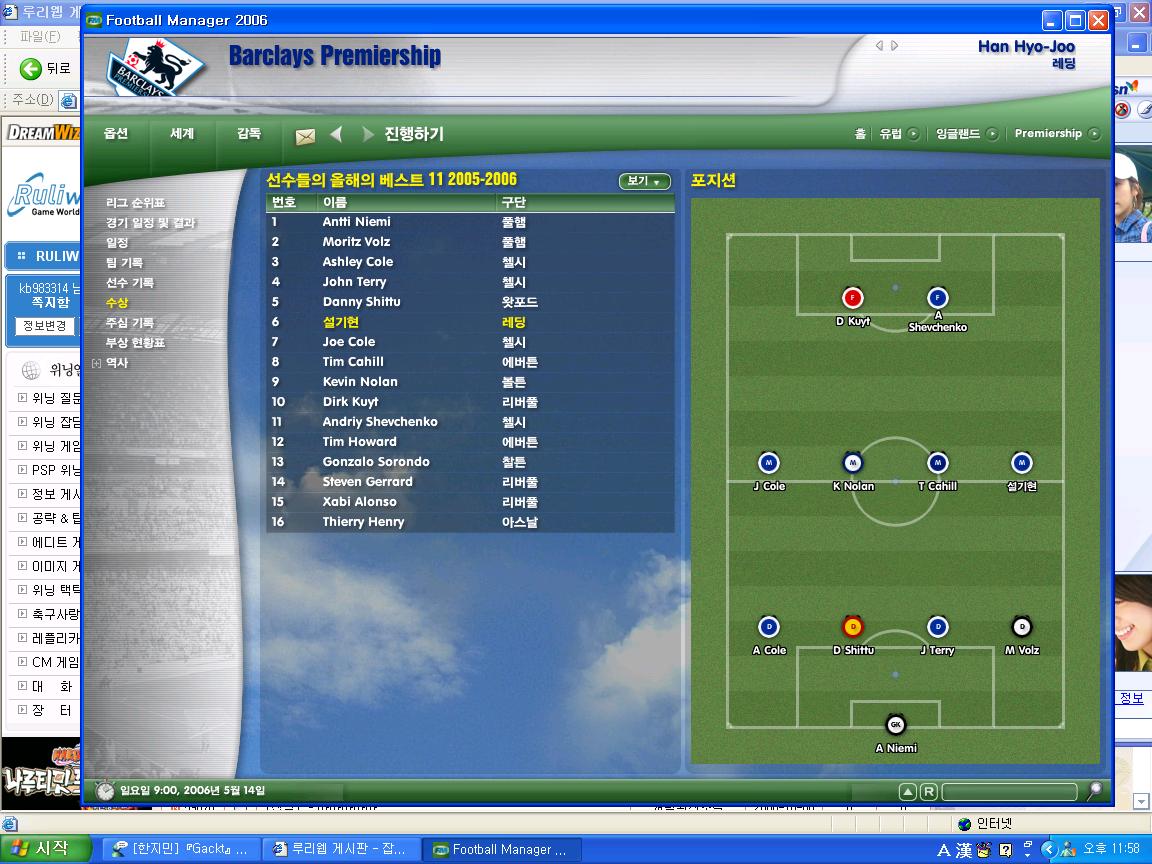Open 경기 일정 및 결과 page
The image size is (1152, 864).
151,223
